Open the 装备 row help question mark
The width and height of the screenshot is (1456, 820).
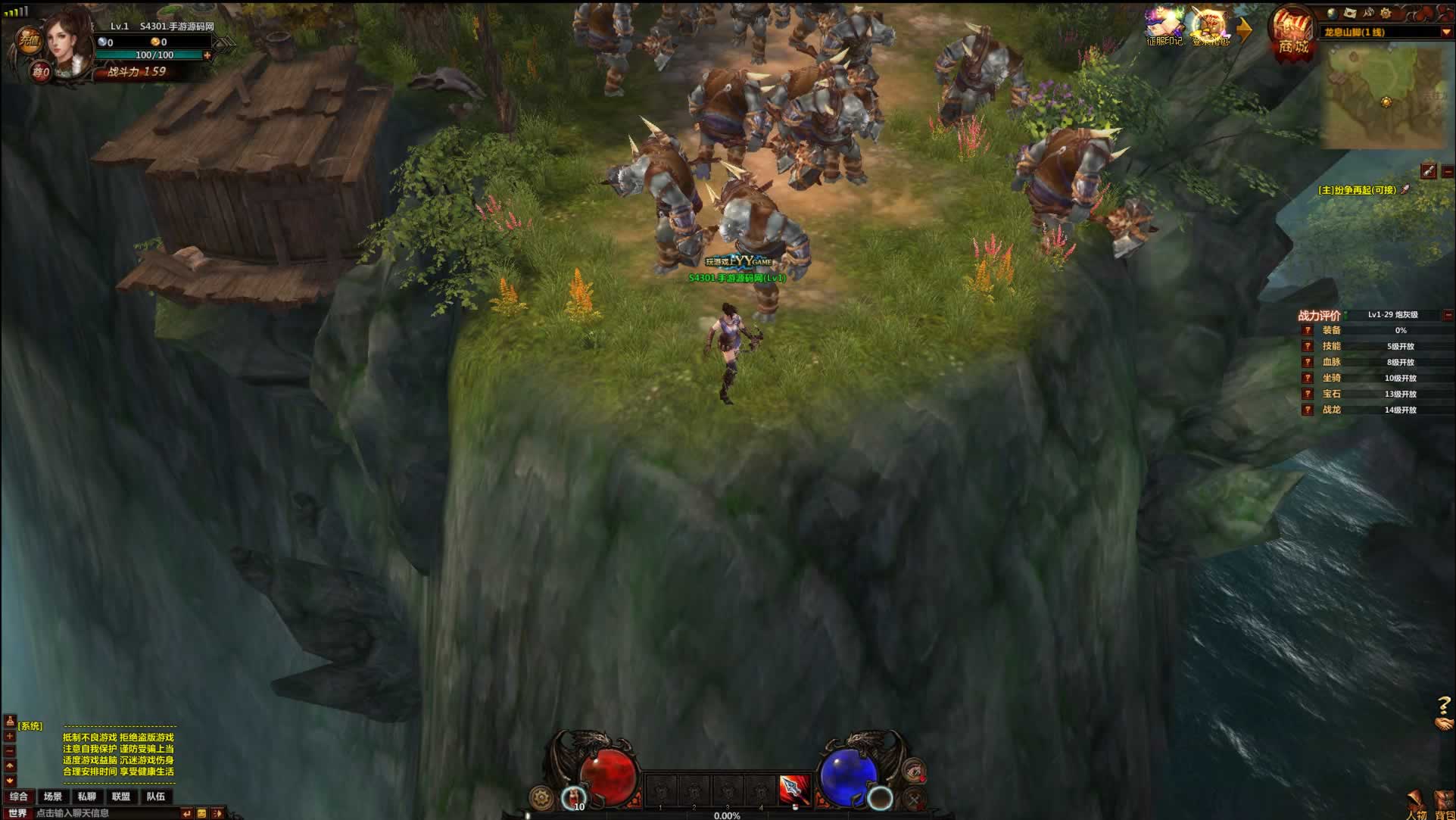tap(1308, 330)
